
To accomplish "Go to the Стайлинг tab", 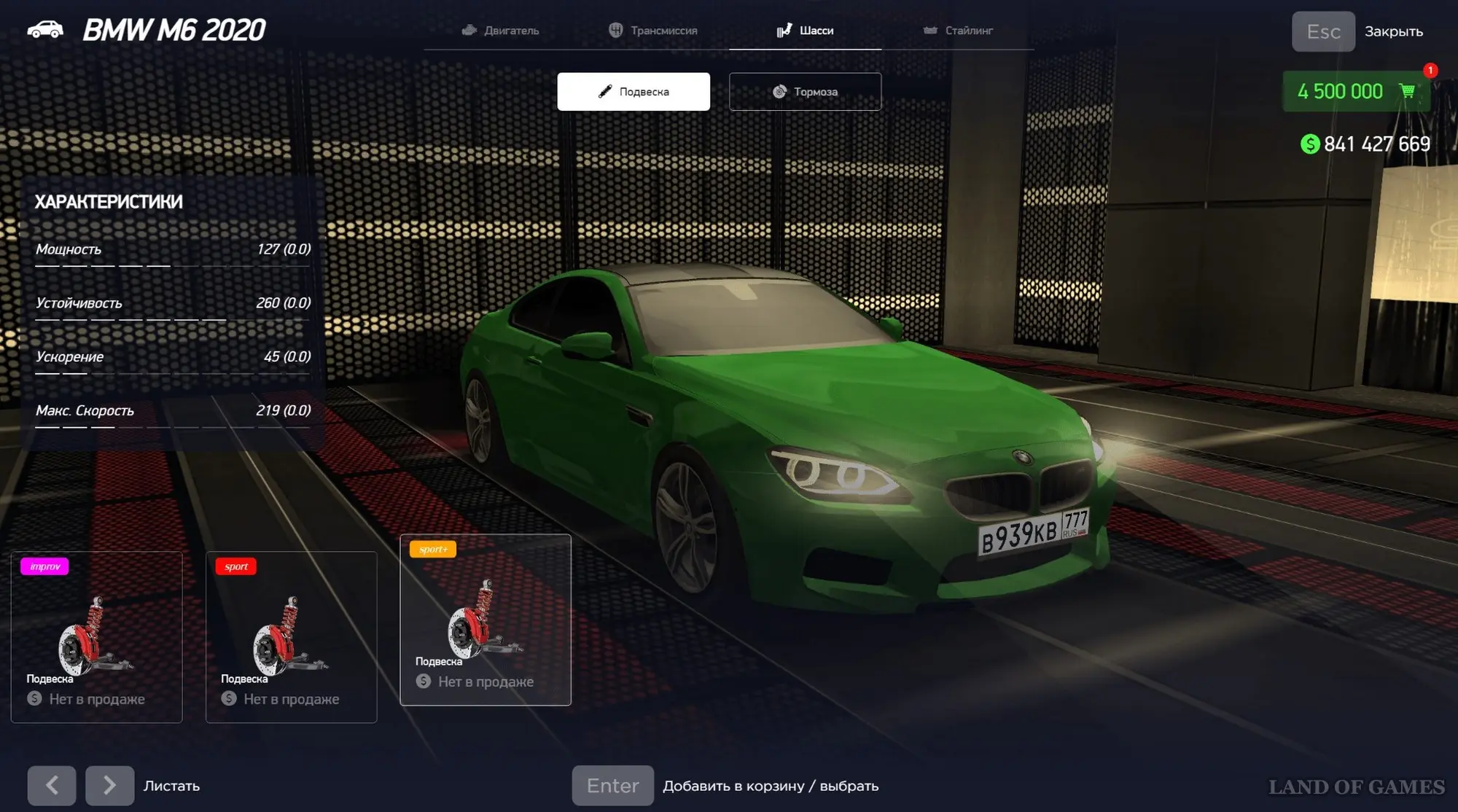I will coord(958,31).
